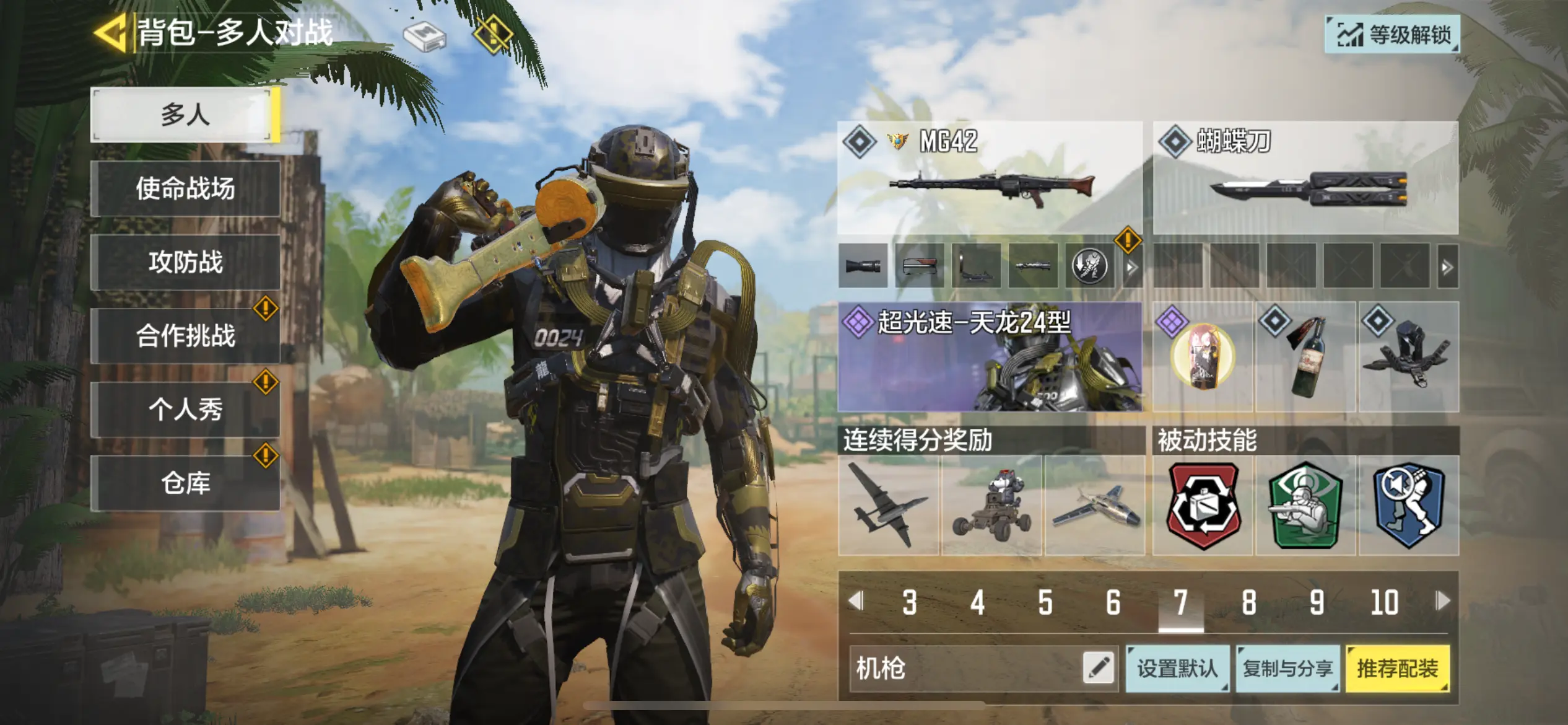Select the 多人 multiplayer tab
The image size is (1568, 725).
point(185,115)
